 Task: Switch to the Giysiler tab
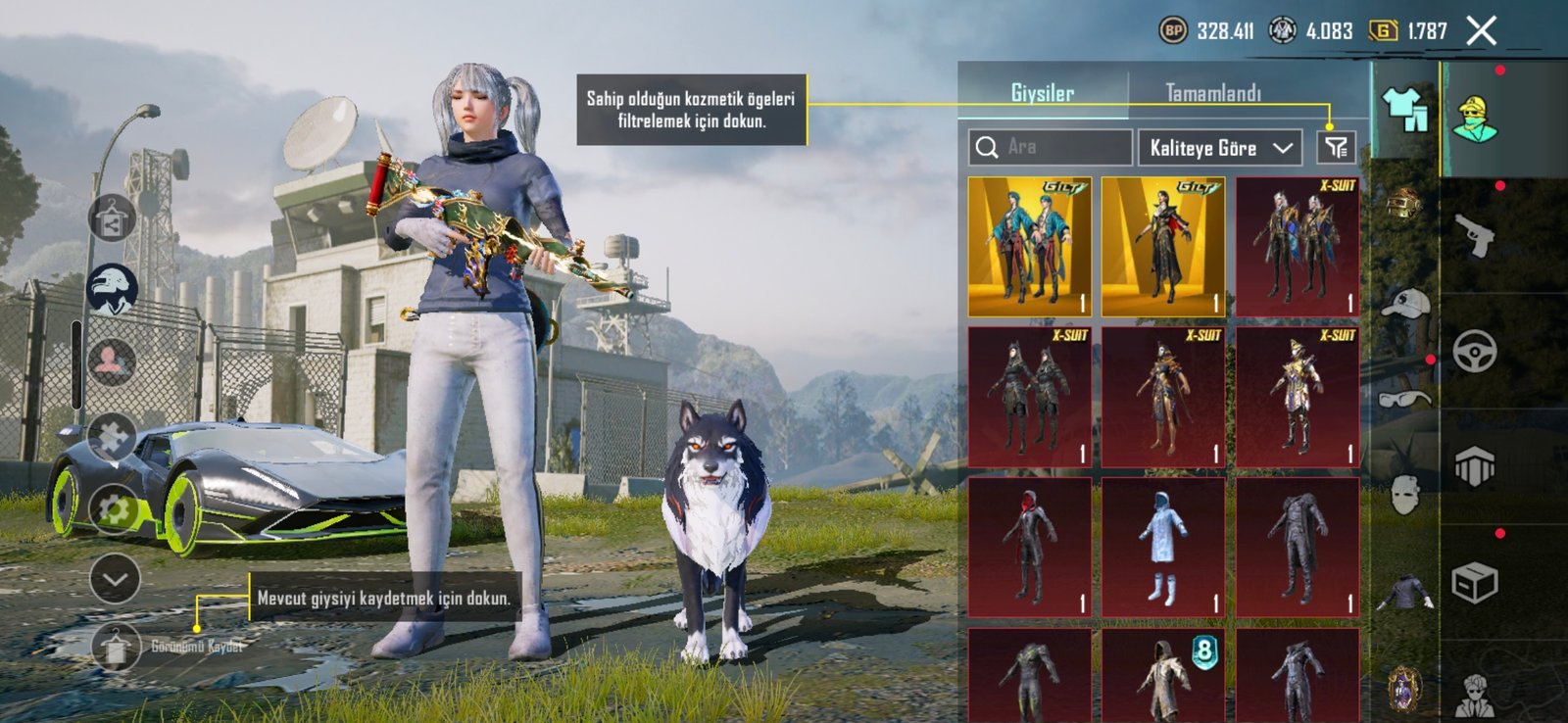[x=1042, y=93]
